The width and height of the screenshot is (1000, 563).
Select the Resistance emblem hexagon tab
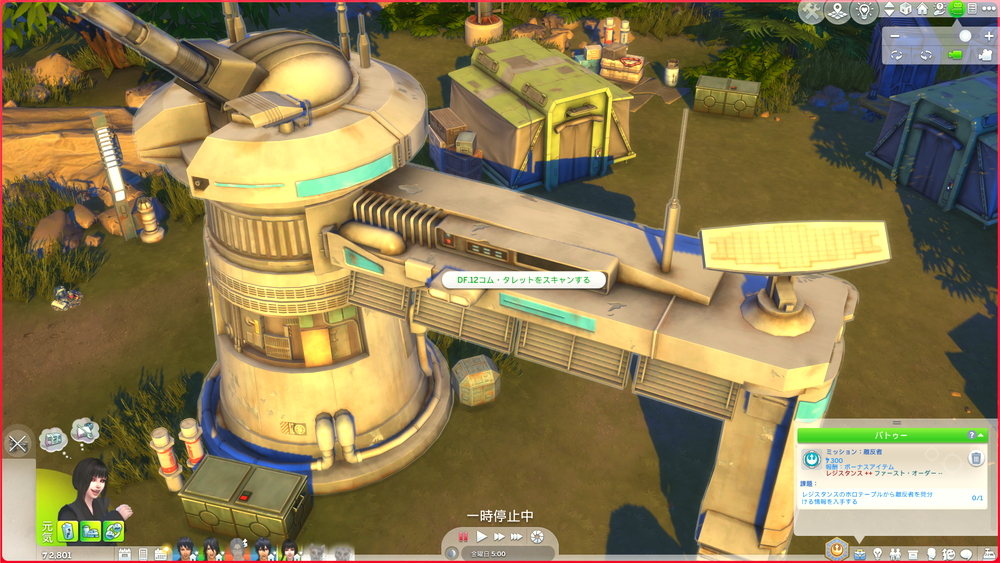tap(836, 548)
